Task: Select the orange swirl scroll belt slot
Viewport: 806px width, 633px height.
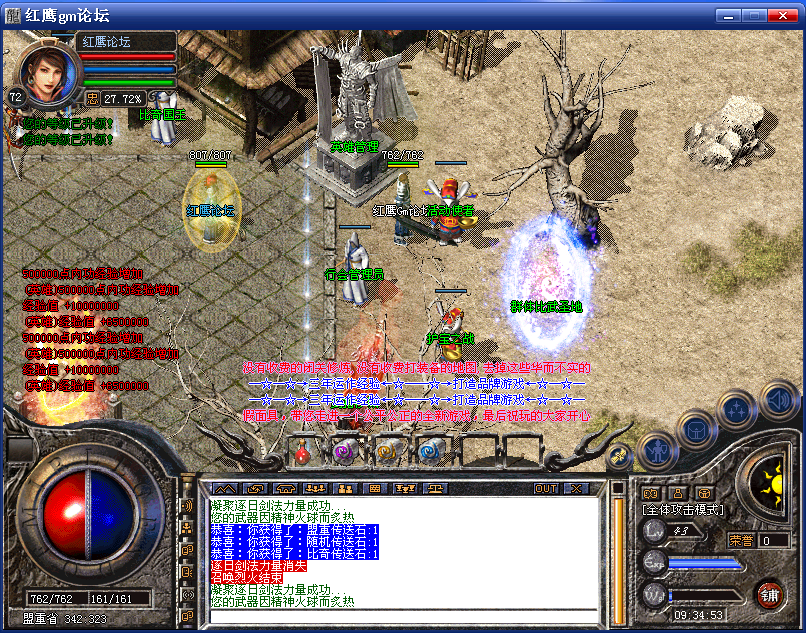Action: [x=387, y=452]
